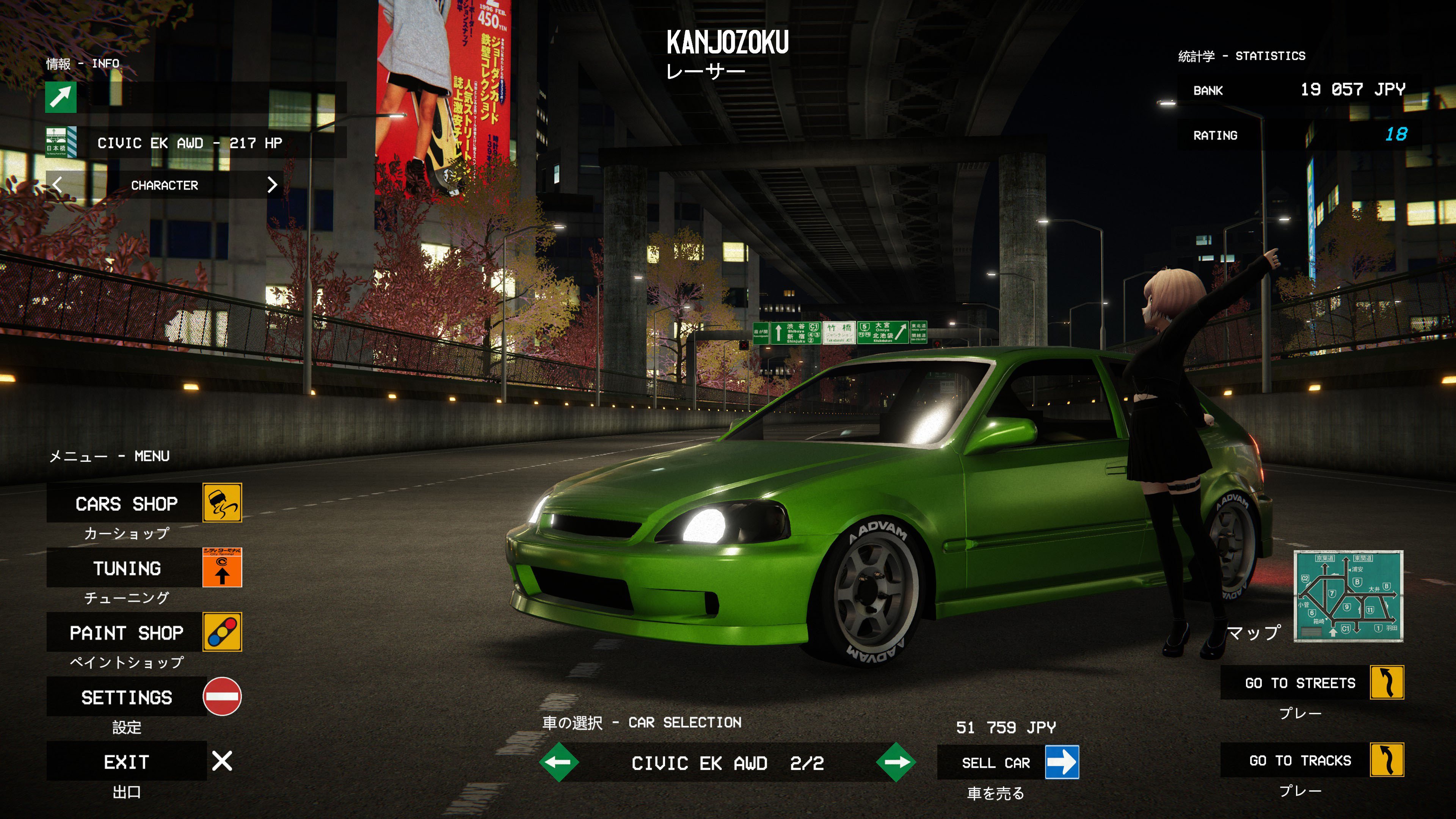Open the highway map thumbnail
Viewport: 1456px width, 819px height.
click(x=1348, y=596)
